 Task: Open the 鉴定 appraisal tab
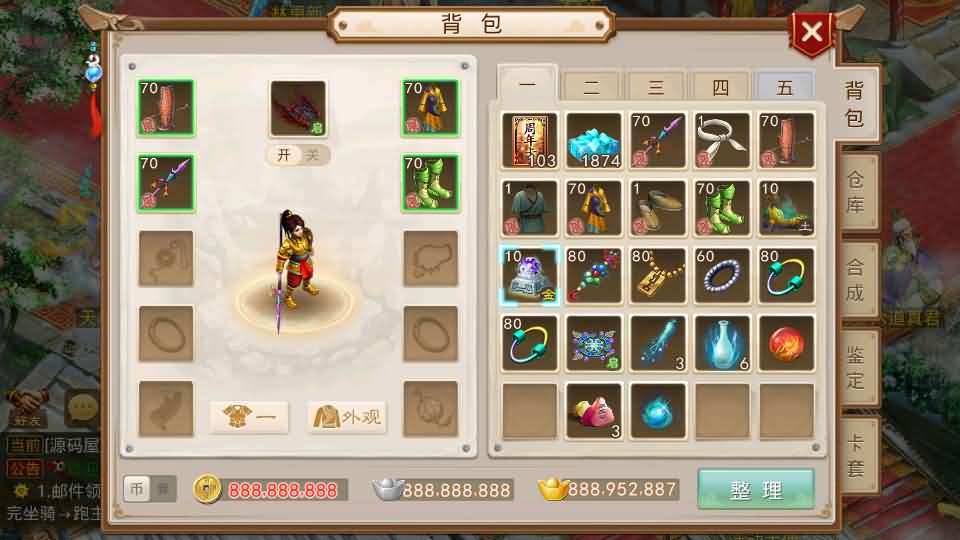click(855, 366)
